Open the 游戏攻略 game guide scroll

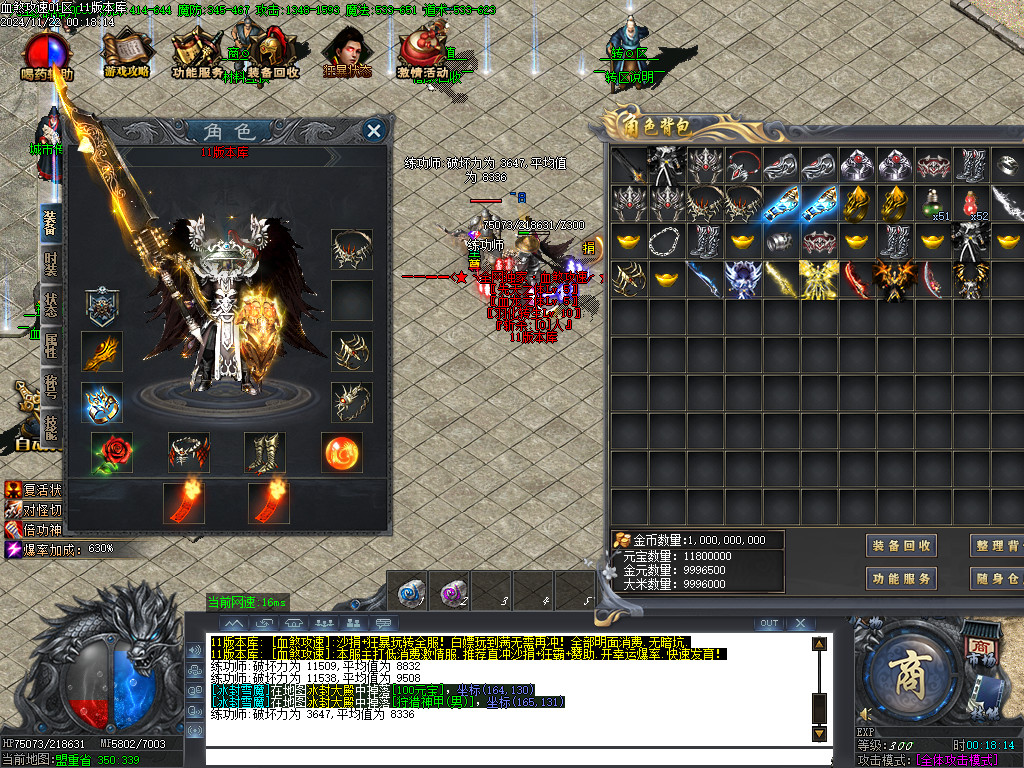click(x=126, y=50)
